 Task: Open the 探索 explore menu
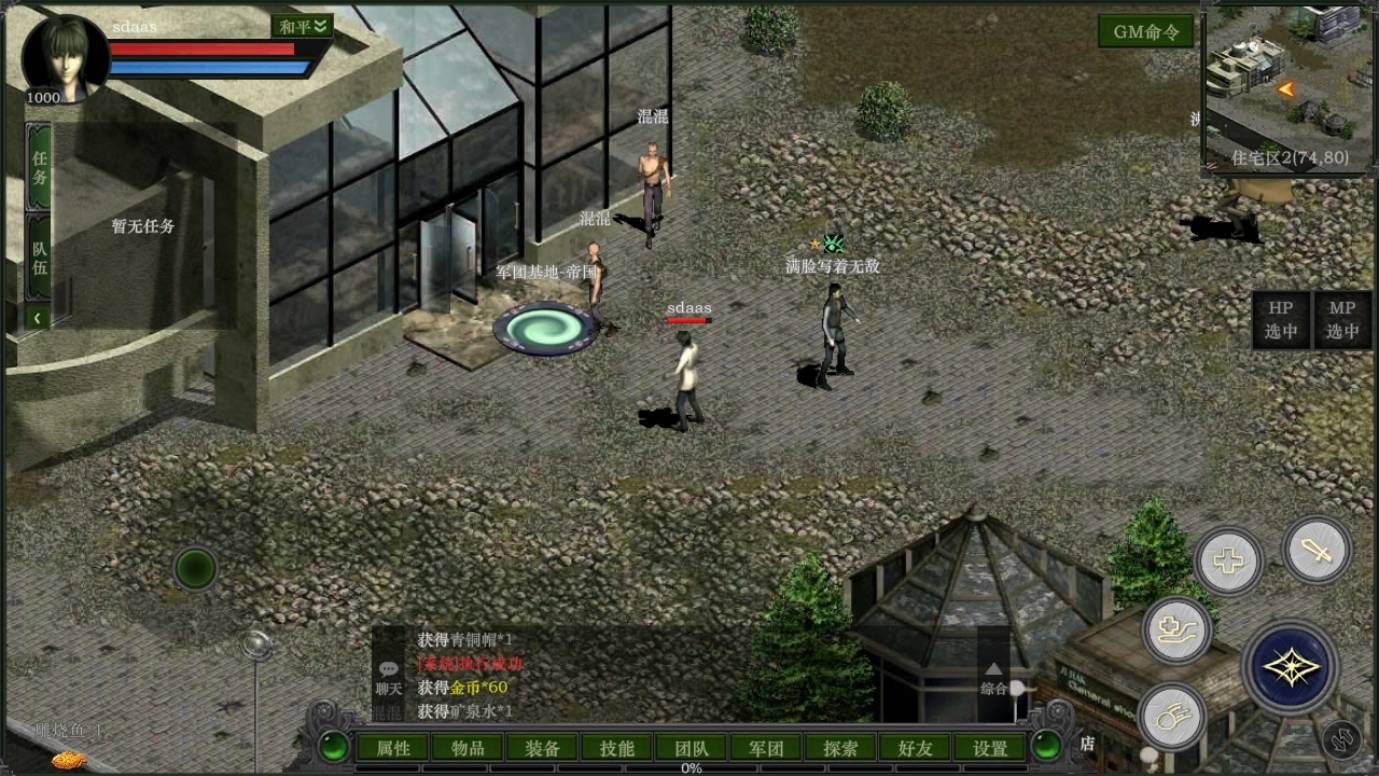click(x=841, y=748)
